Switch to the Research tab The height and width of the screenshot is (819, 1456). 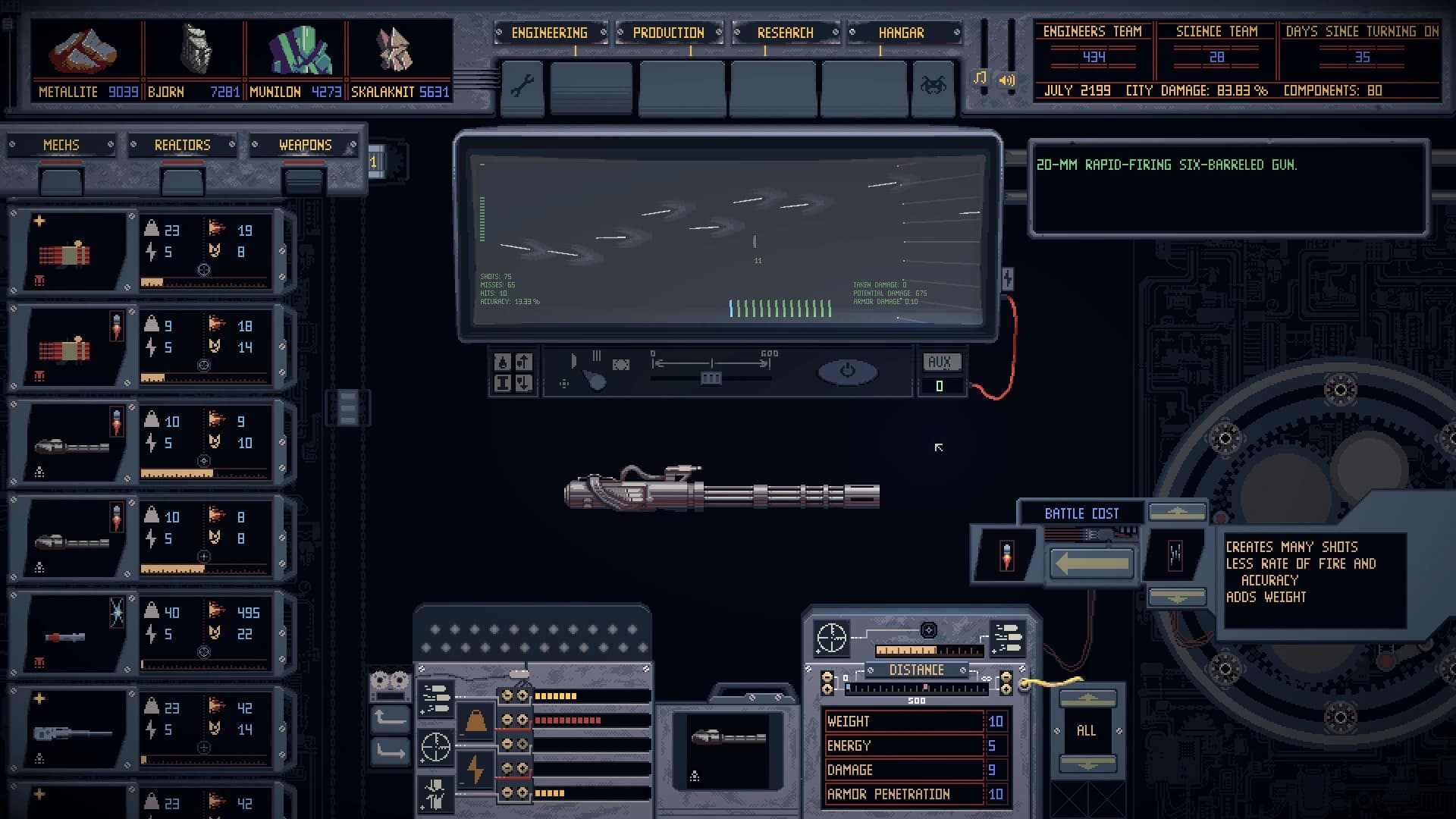pyautogui.click(x=785, y=33)
